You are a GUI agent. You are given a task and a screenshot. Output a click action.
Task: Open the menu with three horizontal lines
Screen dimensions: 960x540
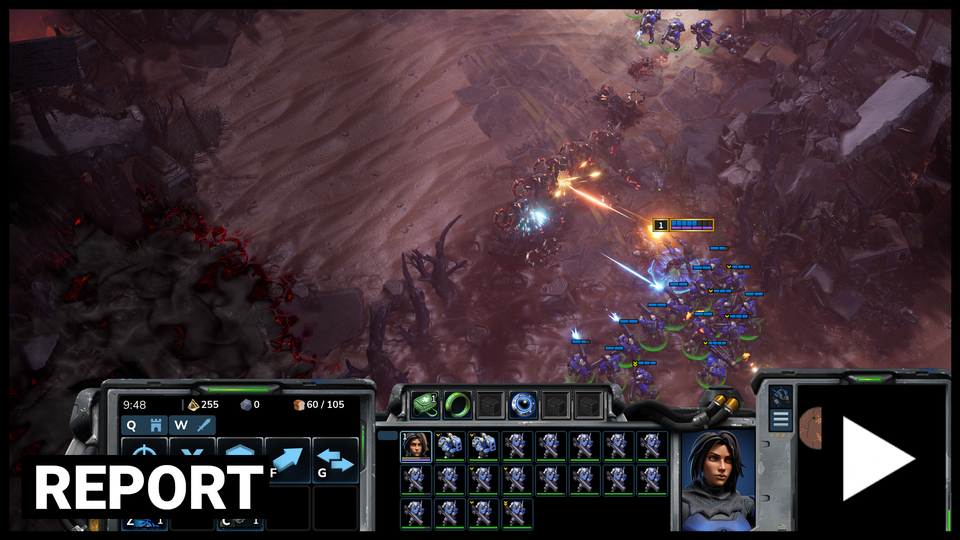point(781,419)
